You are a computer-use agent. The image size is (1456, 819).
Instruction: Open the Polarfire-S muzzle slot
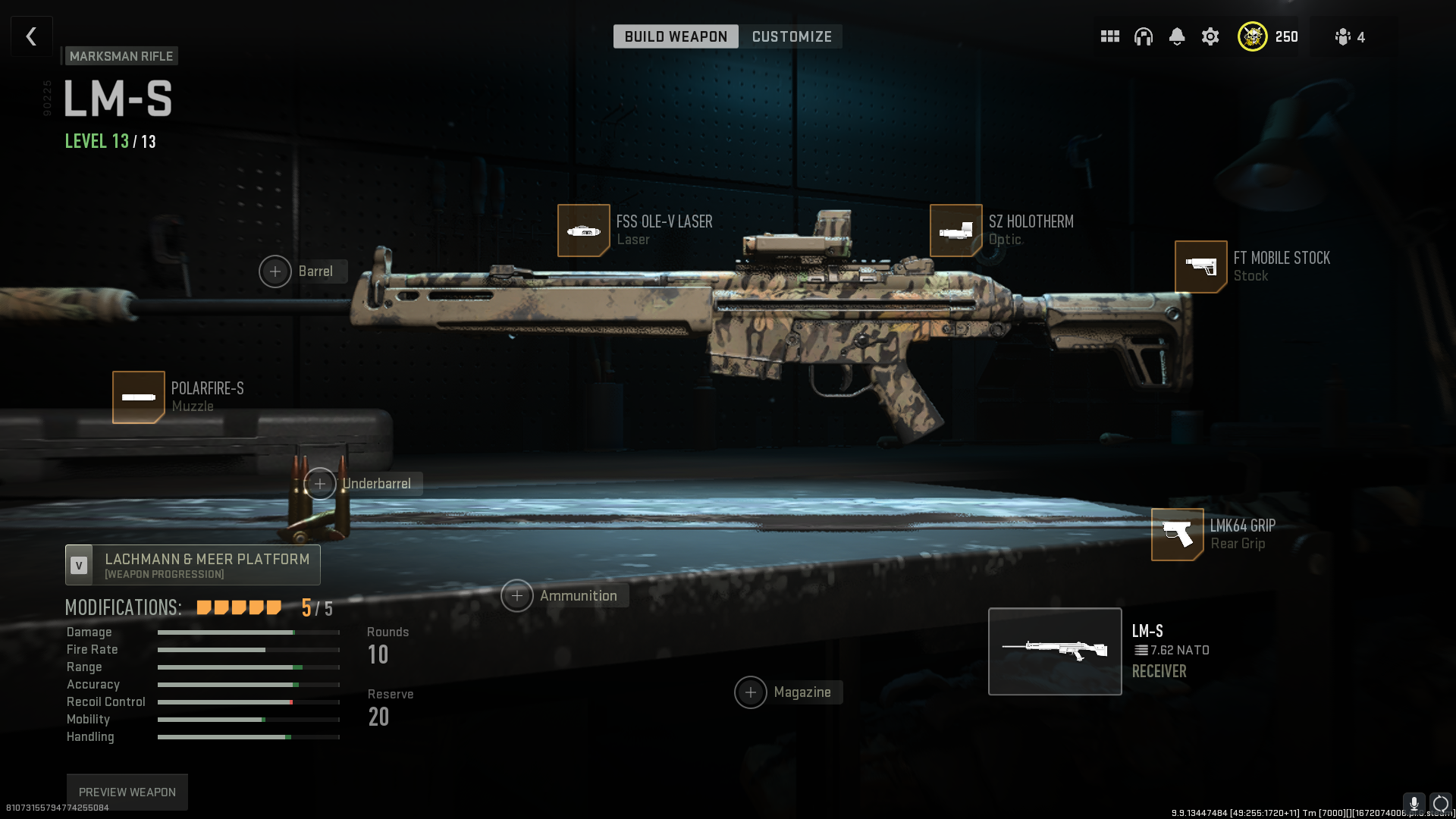139,397
